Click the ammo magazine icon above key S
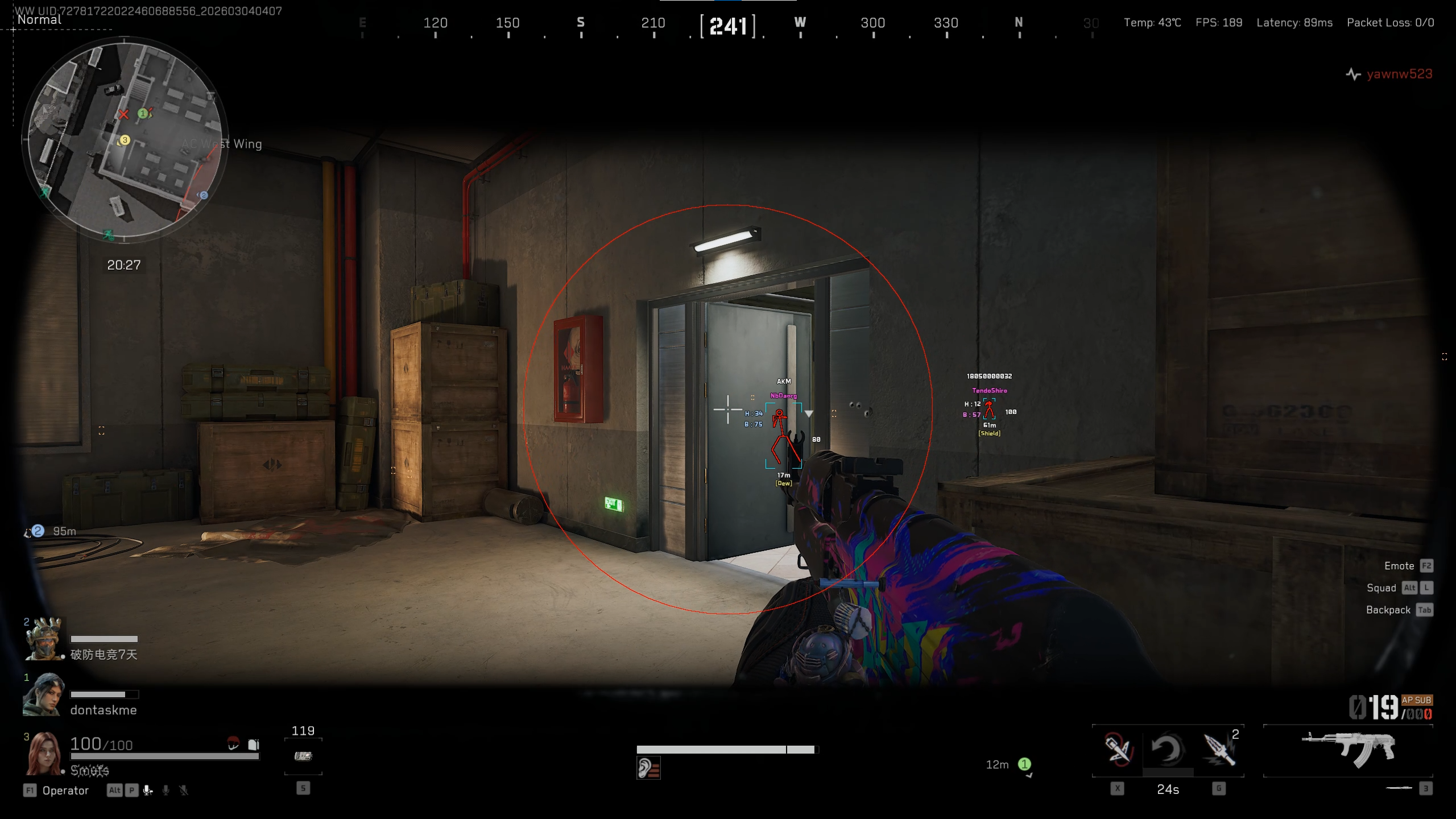Viewport: 1456px width, 819px height. pyautogui.click(x=303, y=756)
